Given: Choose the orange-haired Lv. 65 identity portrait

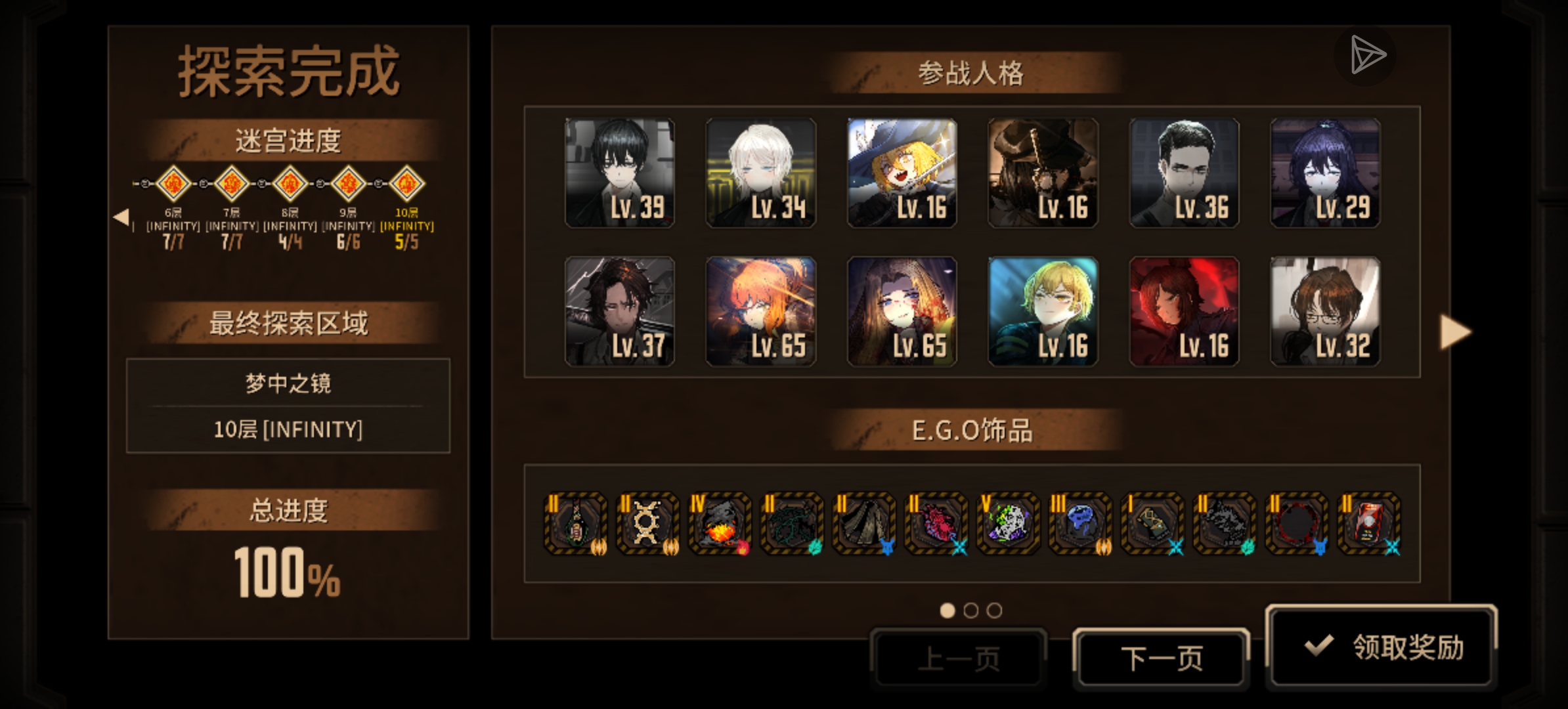Looking at the screenshot, I should tap(760, 311).
